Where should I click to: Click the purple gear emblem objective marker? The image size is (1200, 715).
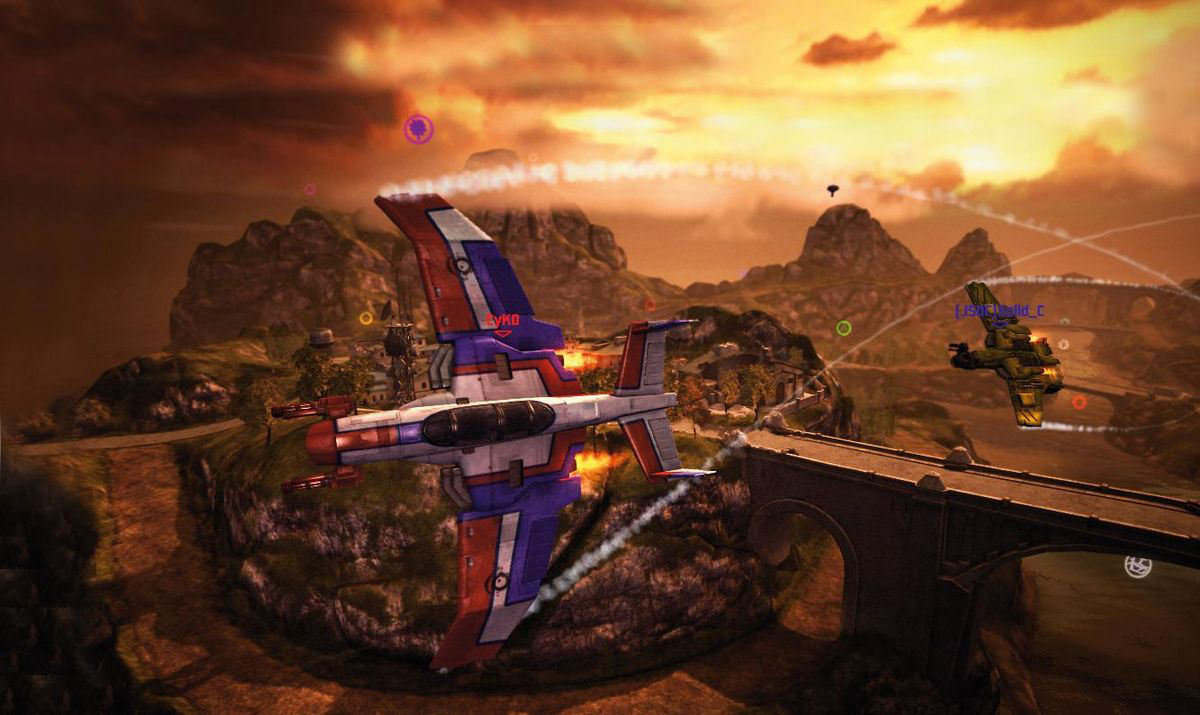(419, 128)
